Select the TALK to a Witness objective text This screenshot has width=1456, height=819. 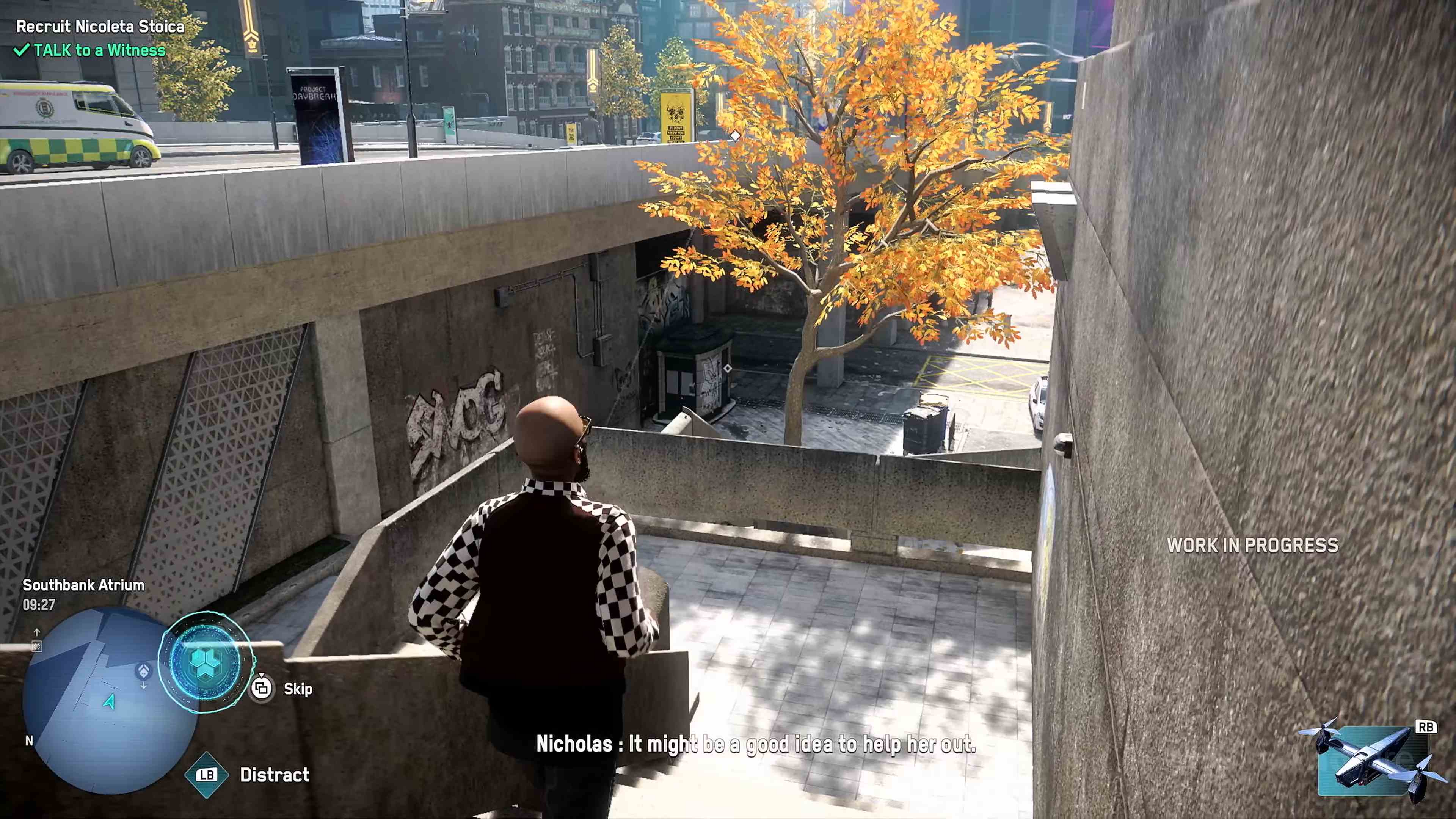pyautogui.click(x=99, y=51)
